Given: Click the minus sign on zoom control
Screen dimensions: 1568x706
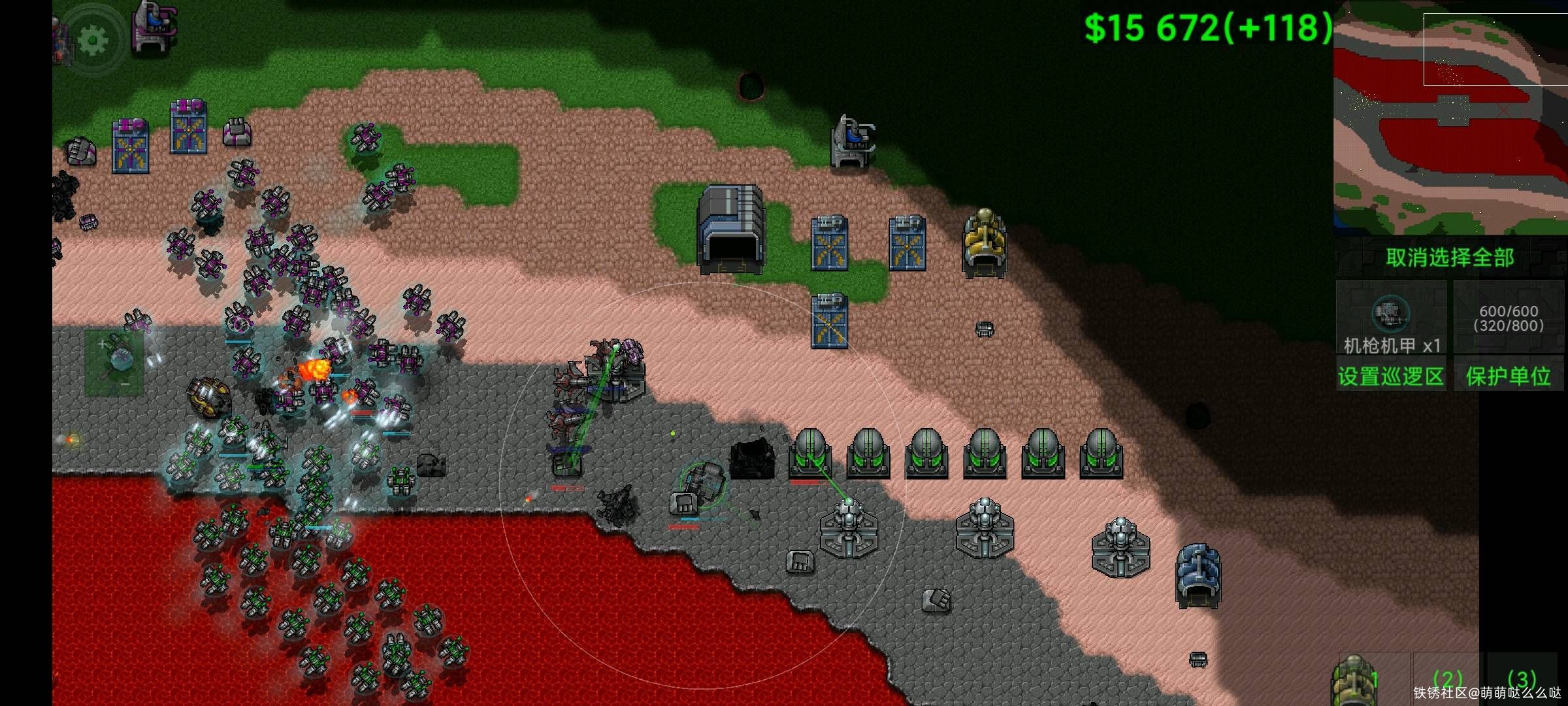Looking at the screenshot, I should 125,385.
